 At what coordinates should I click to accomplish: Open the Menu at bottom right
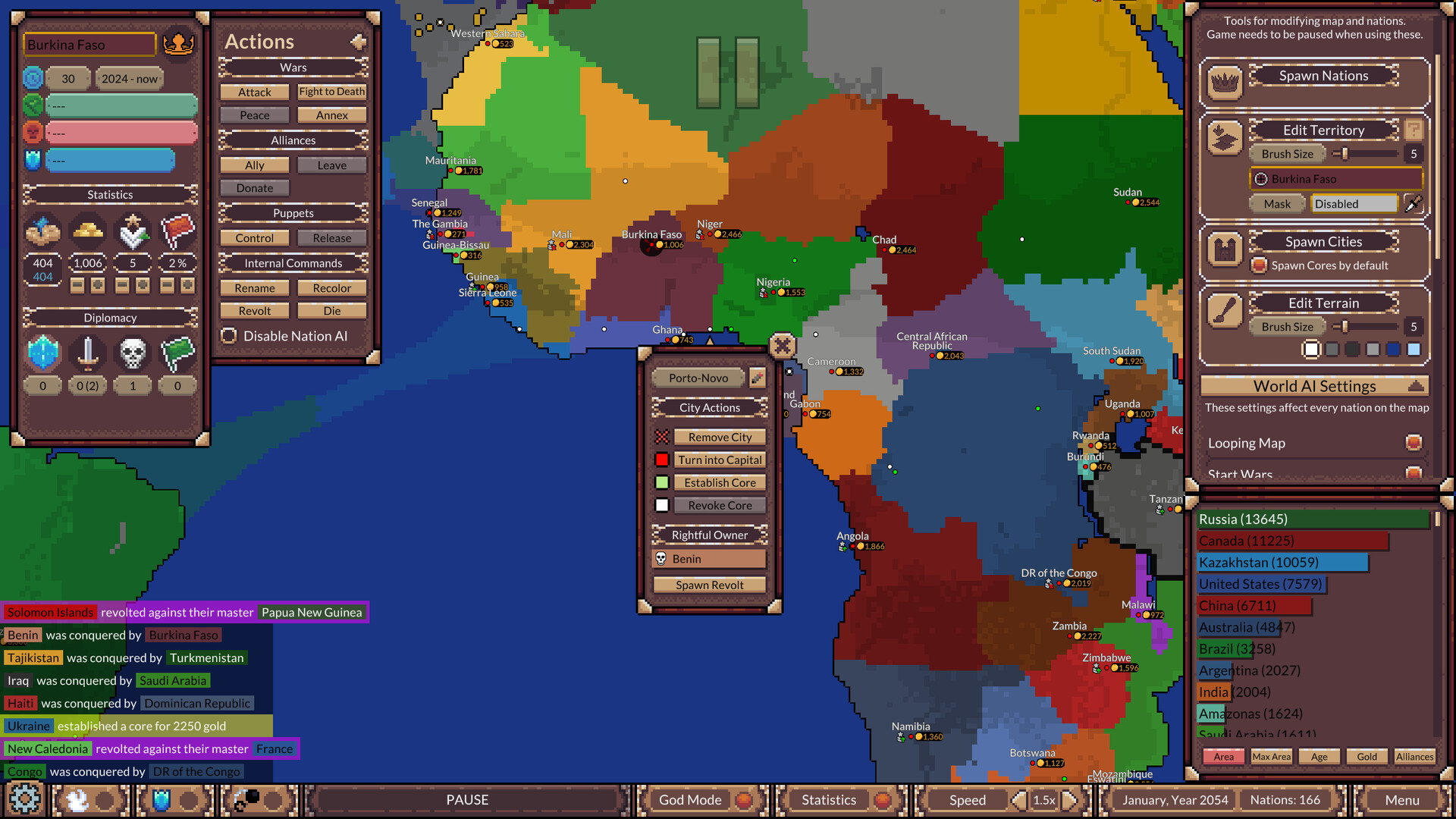[1402, 799]
